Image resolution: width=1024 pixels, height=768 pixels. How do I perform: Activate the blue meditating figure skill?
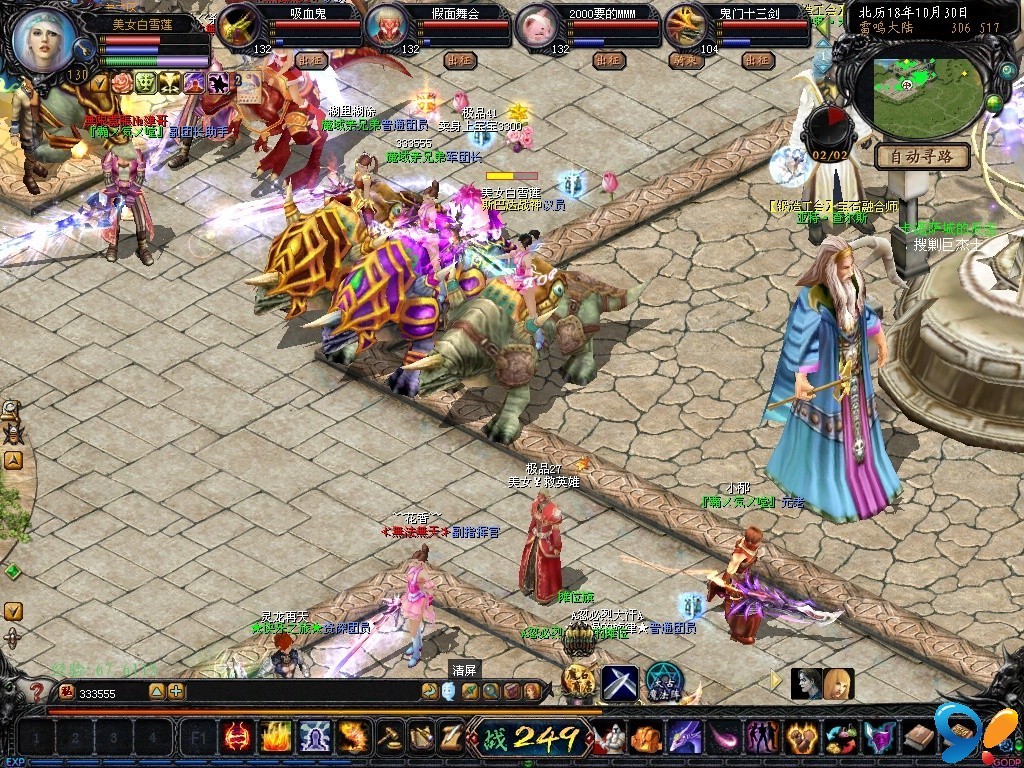point(315,738)
